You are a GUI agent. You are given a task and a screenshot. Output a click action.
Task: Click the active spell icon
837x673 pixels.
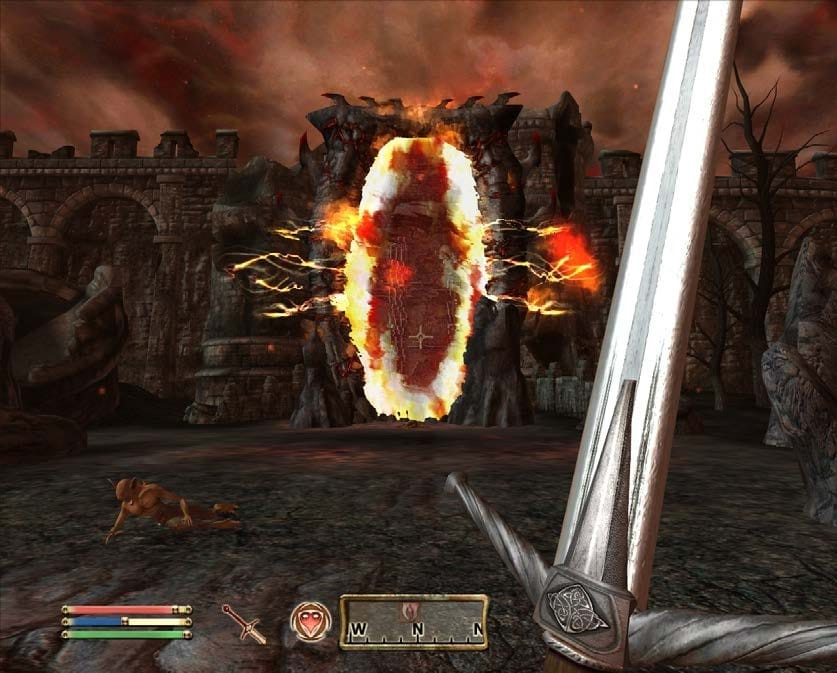[x=308, y=620]
